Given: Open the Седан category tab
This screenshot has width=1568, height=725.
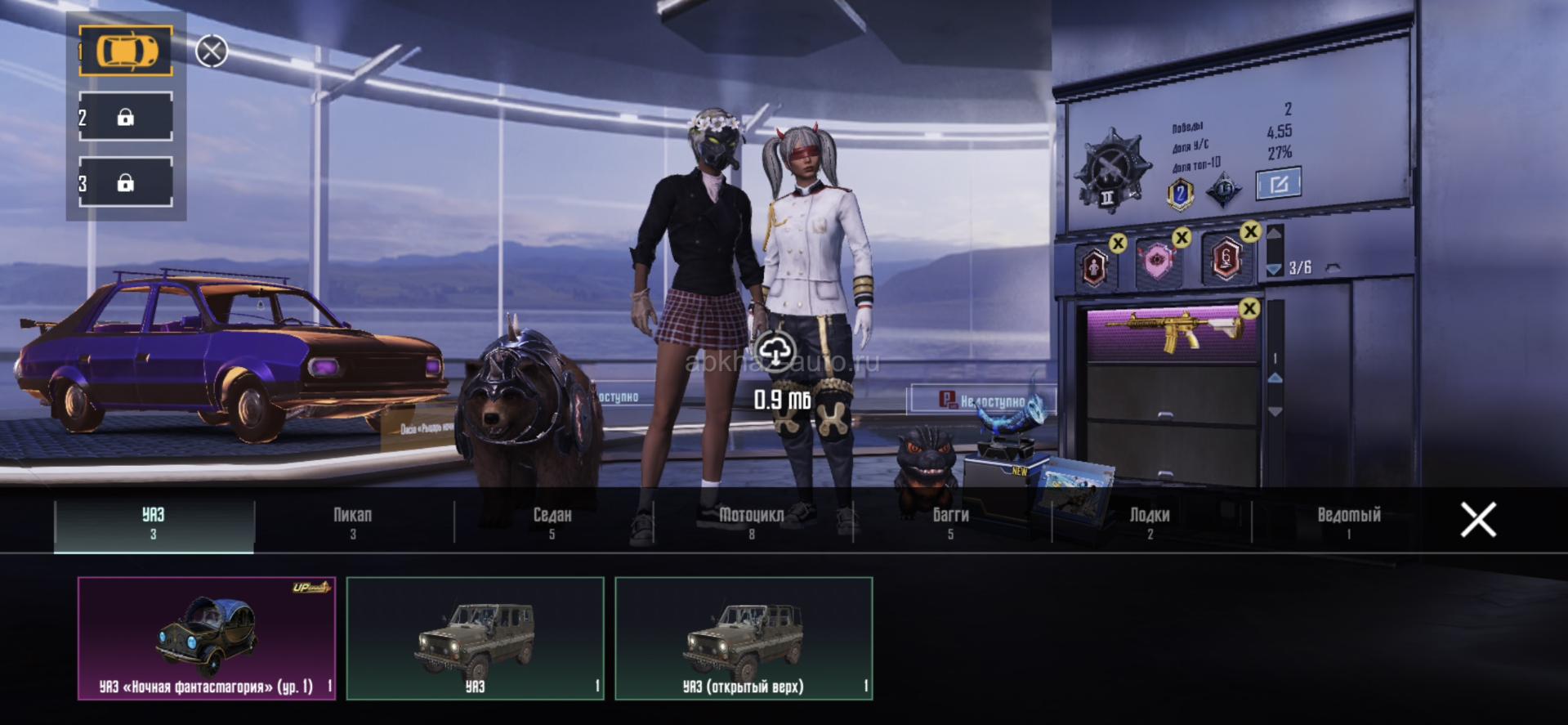Looking at the screenshot, I should click(552, 522).
